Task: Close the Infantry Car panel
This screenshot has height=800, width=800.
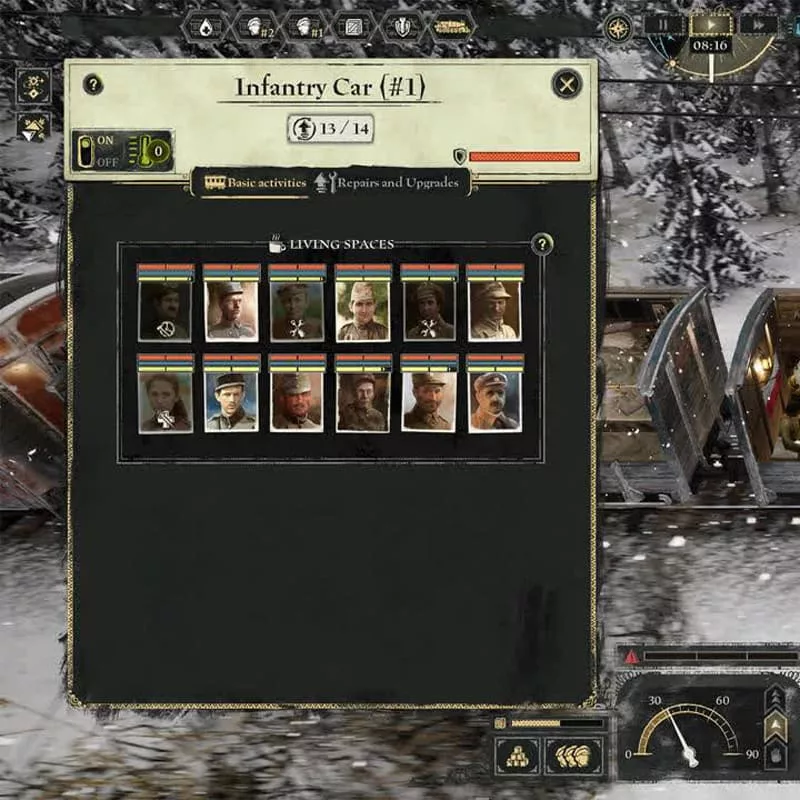Action: tap(566, 85)
